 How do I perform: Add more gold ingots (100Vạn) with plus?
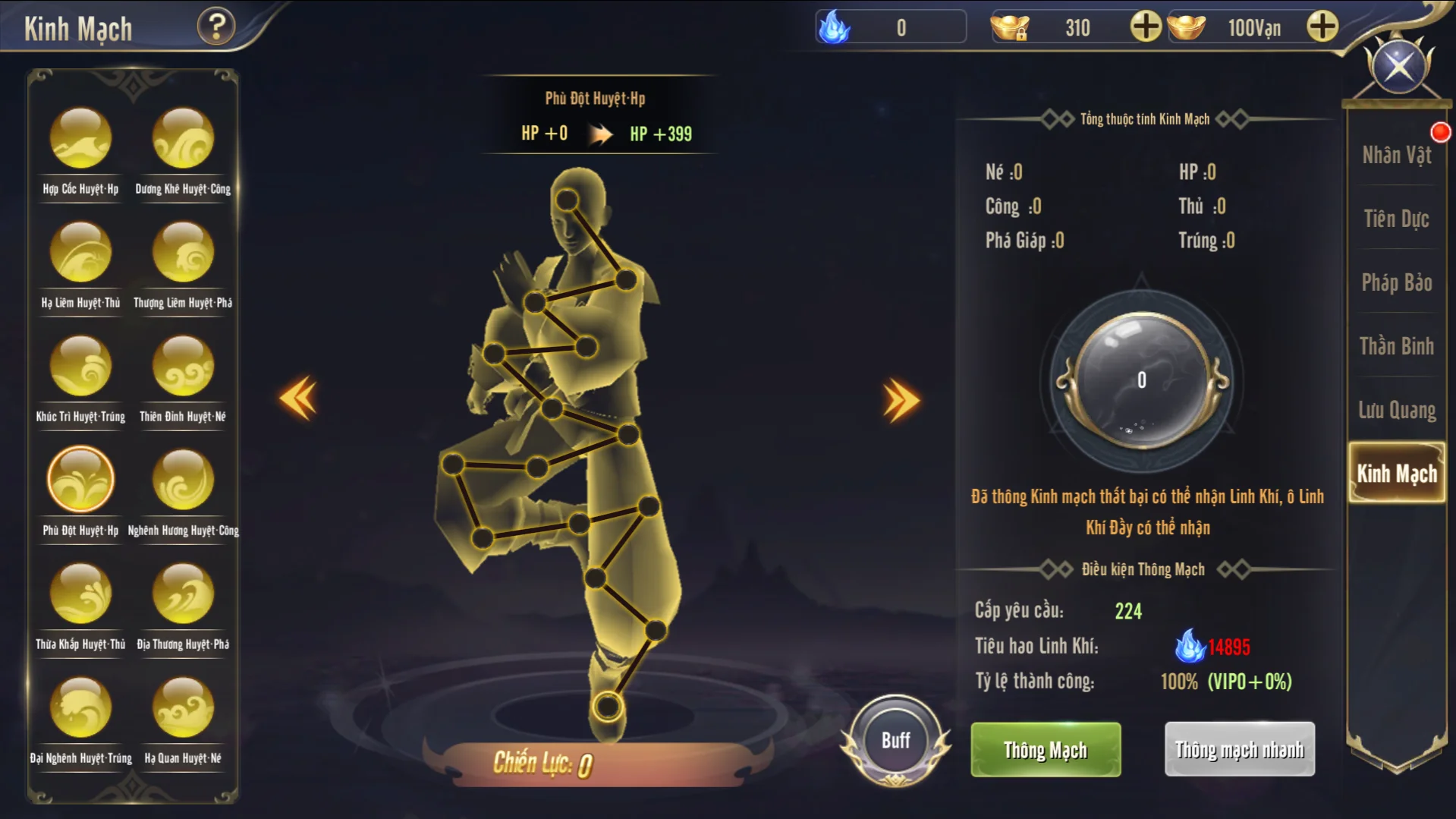[x=1322, y=27]
